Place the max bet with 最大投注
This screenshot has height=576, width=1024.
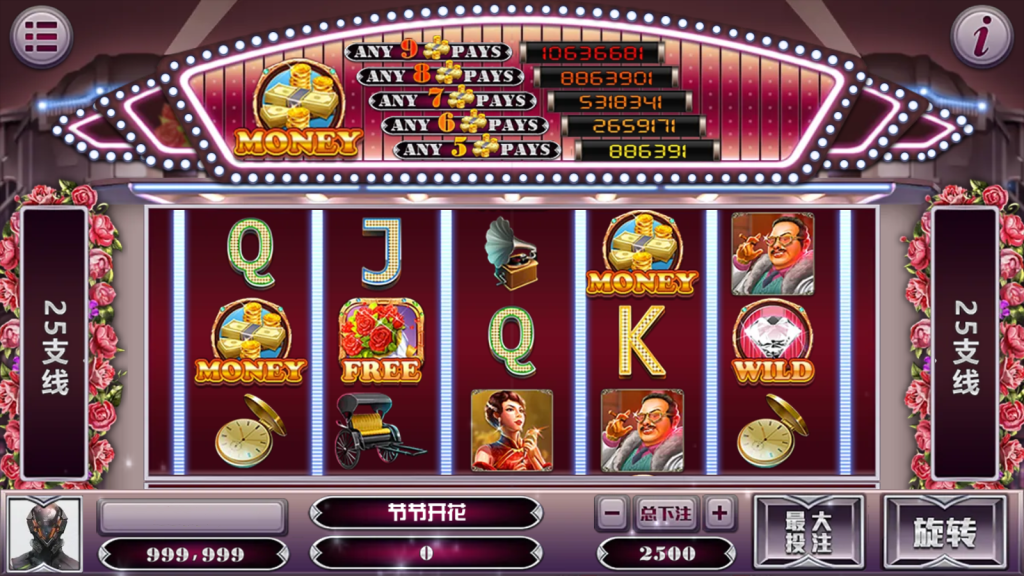[807, 533]
